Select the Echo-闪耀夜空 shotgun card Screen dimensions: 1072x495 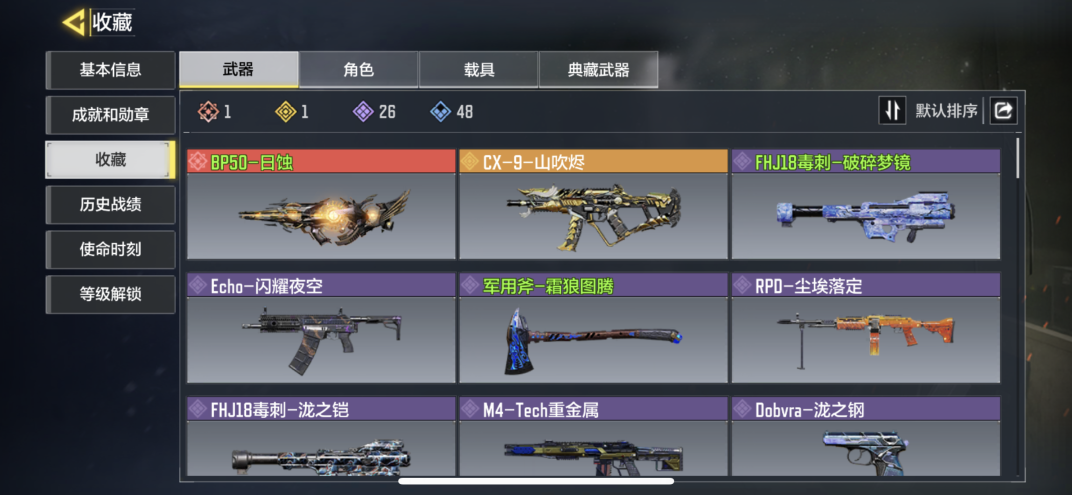coord(321,329)
